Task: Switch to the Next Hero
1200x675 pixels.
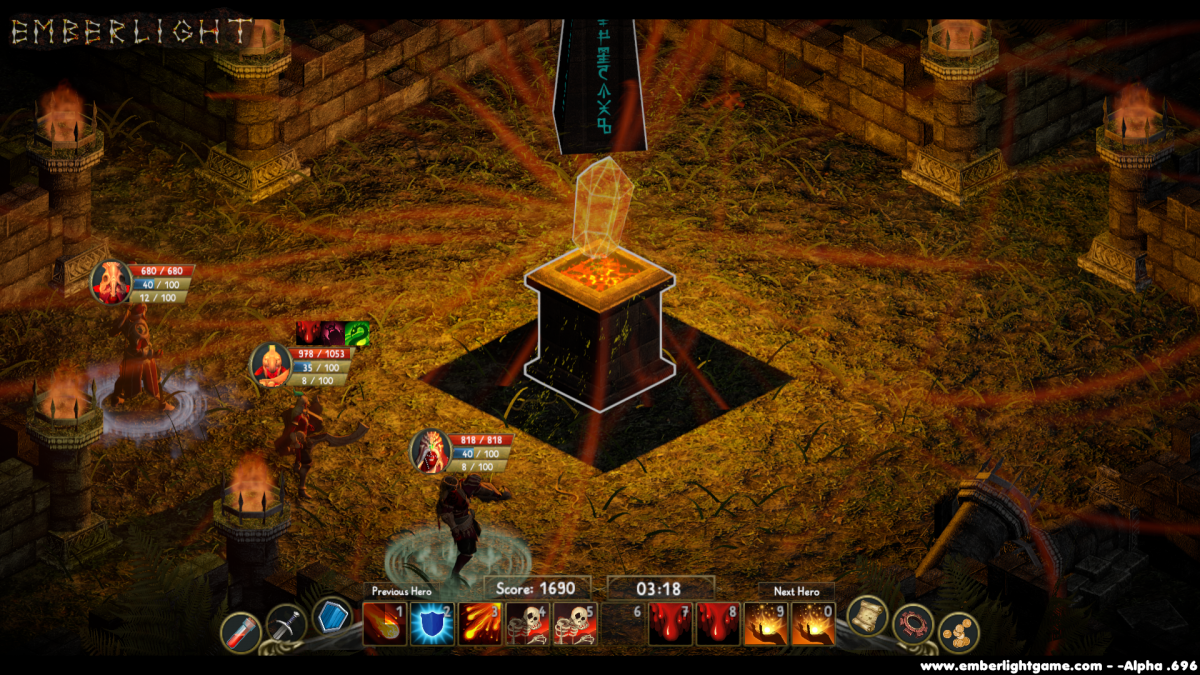Action: pos(796,591)
